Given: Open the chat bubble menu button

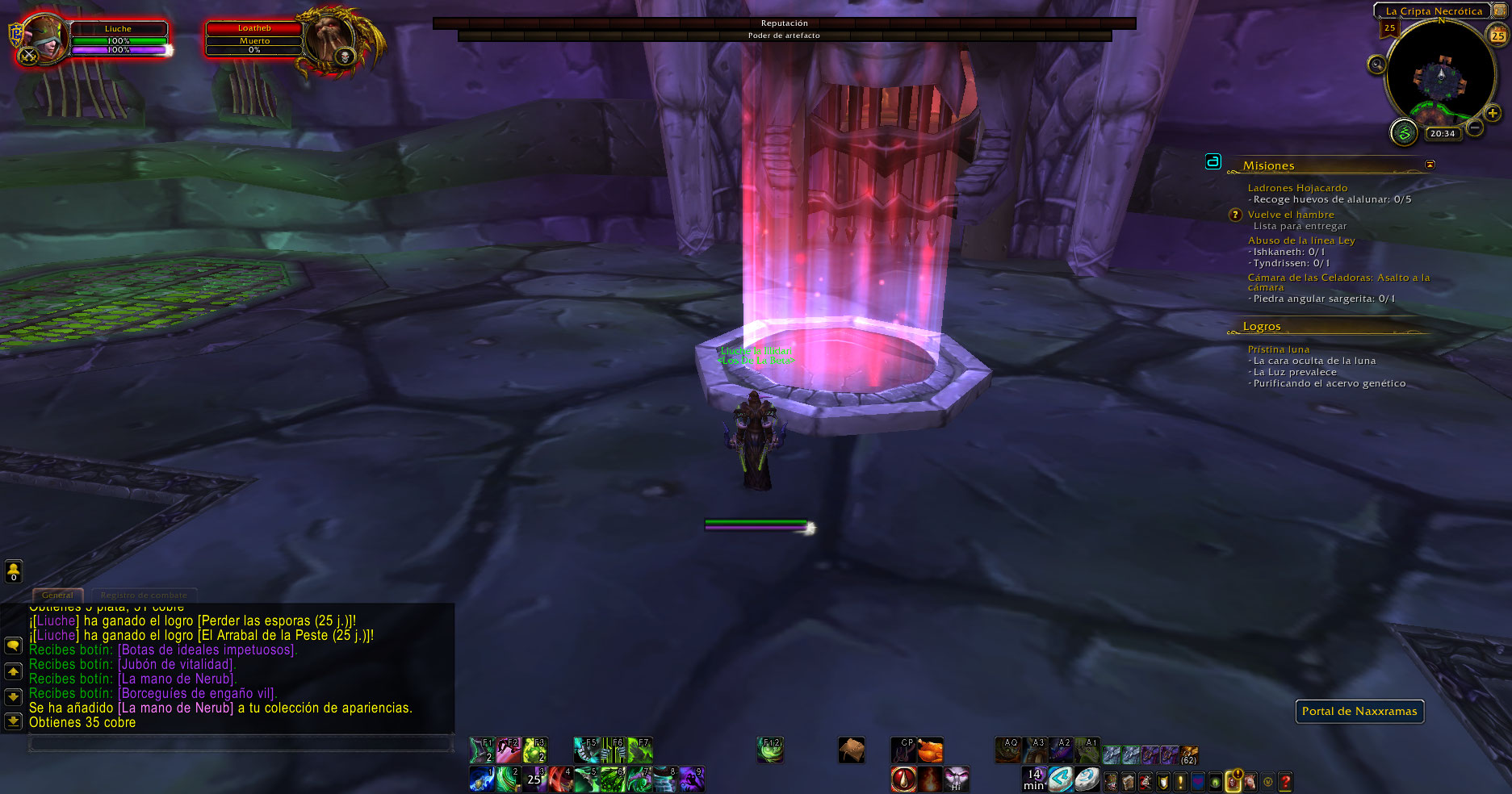Looking at the screenshot, I should coord(13,646).
